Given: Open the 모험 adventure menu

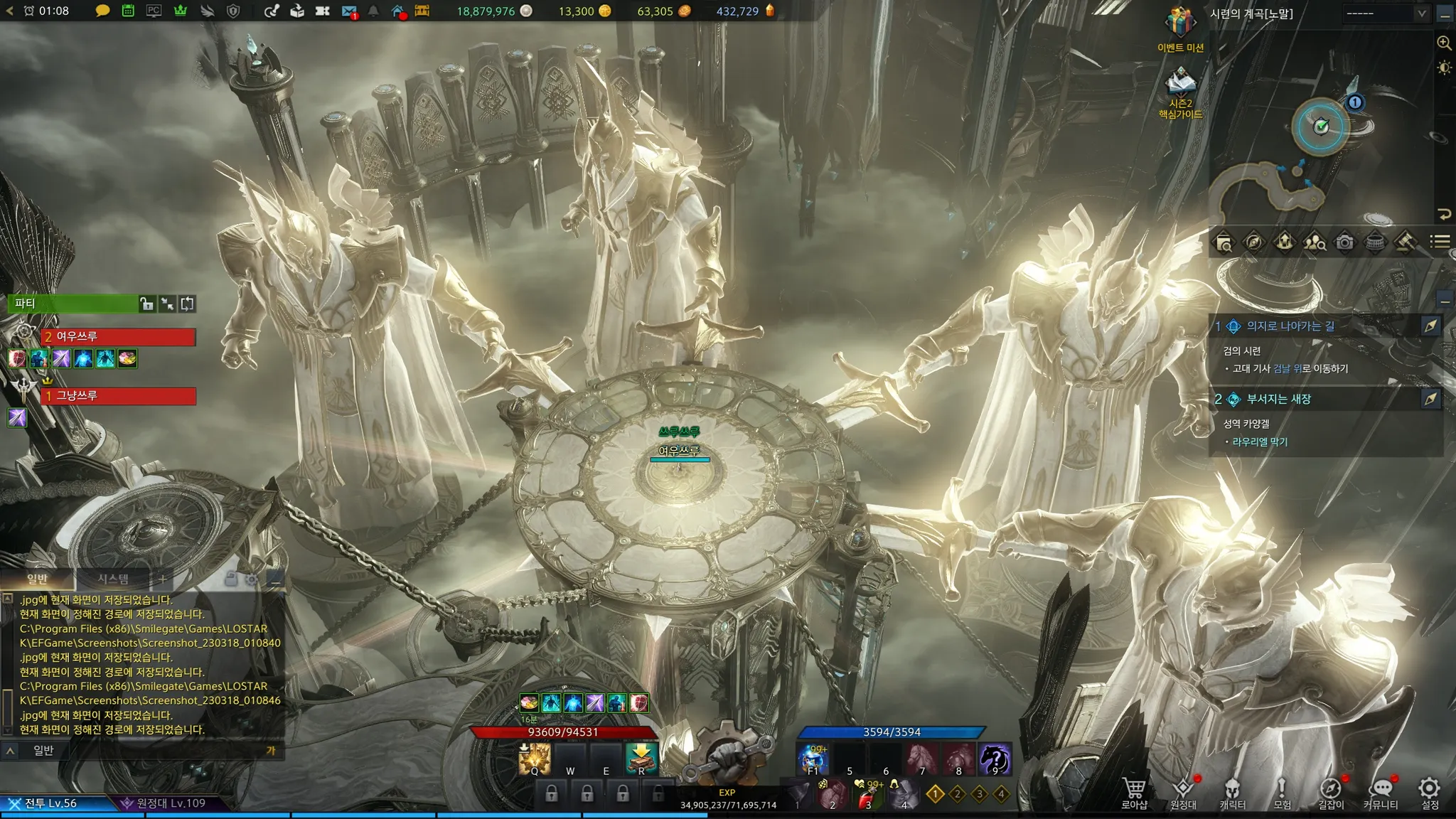Looking at the screenshot, I should click(1281, 792).
